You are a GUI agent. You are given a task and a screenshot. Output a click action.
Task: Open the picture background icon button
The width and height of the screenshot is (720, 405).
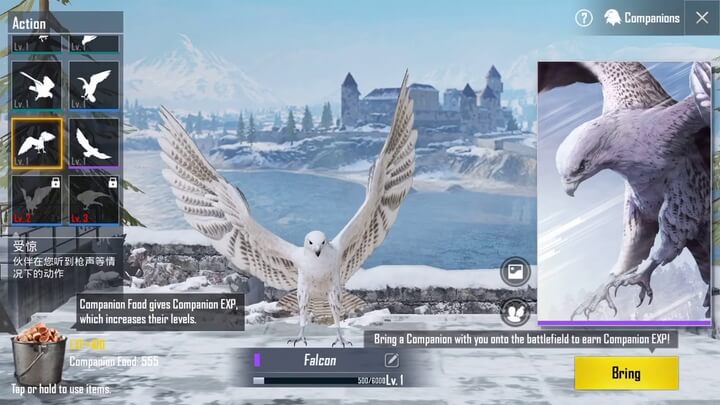[x=515, y=271]
